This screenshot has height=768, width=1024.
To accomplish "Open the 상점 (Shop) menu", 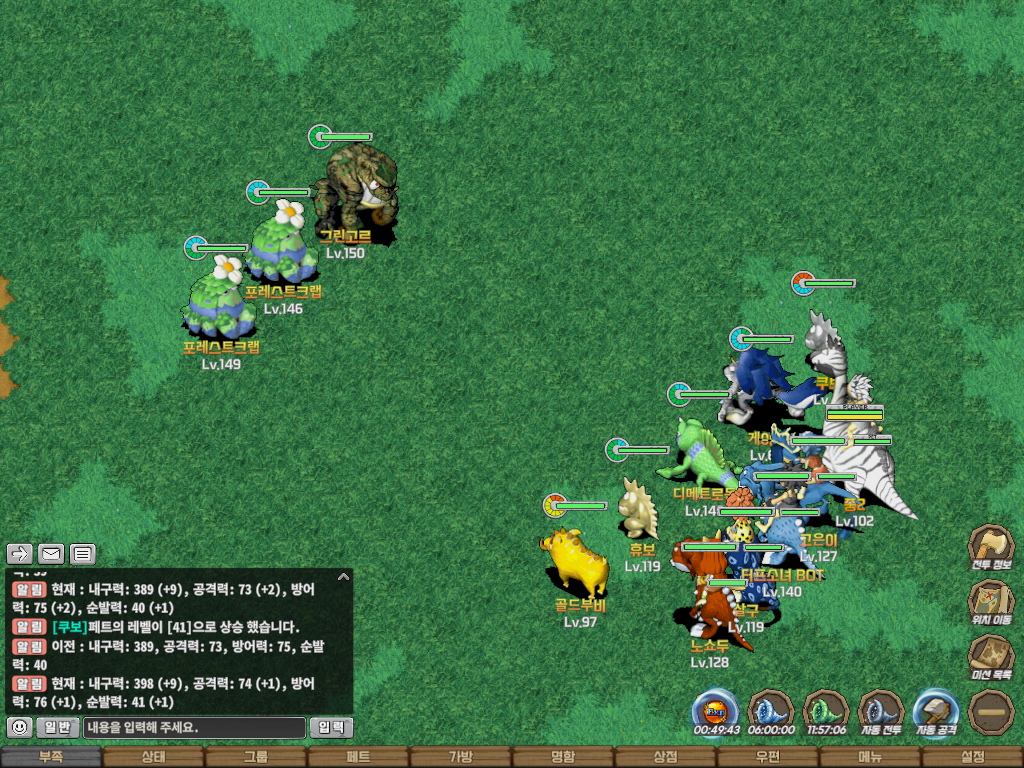I will click(665, 757).
